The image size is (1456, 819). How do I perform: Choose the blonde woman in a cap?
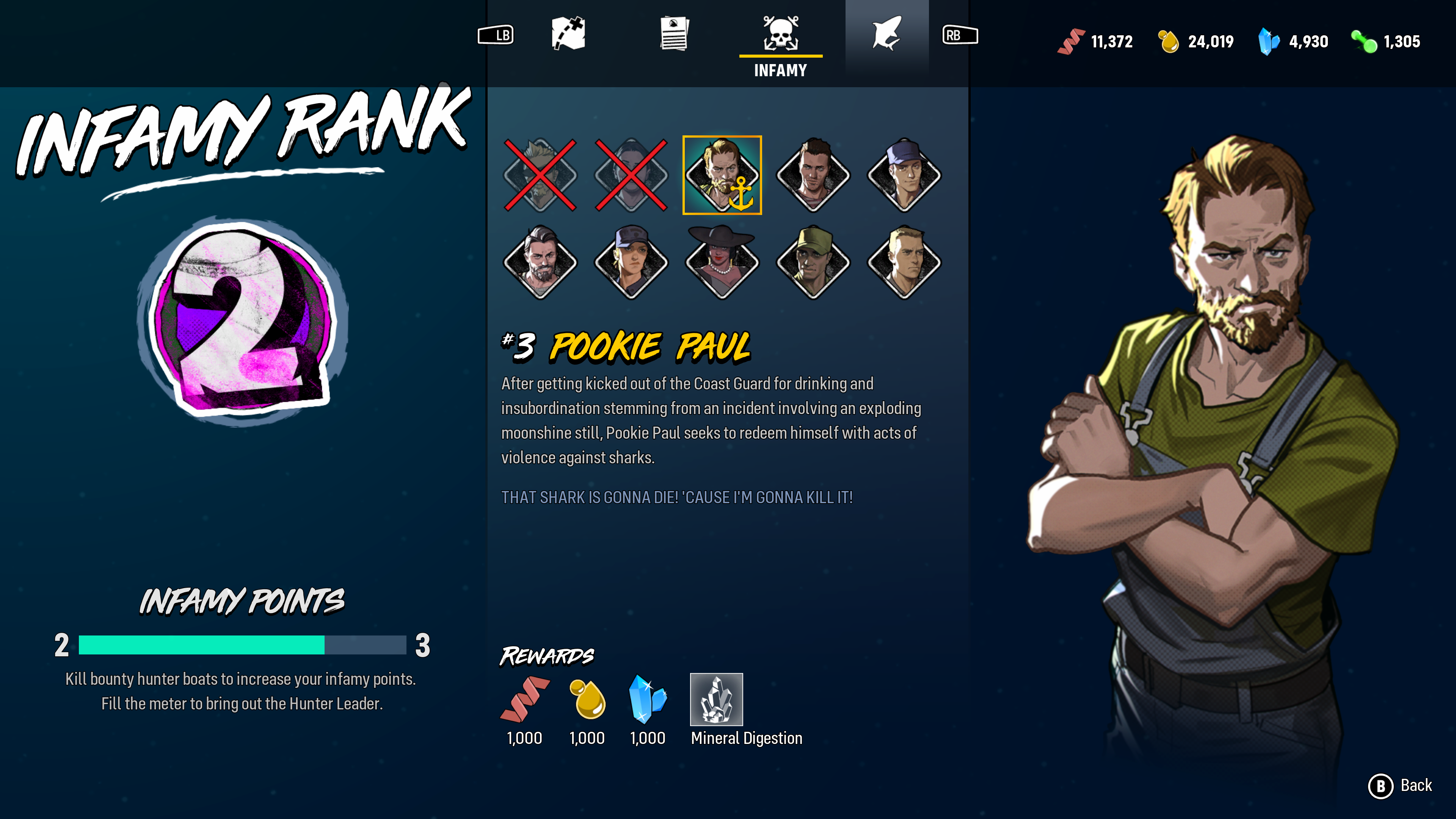[x=631, y=262]
